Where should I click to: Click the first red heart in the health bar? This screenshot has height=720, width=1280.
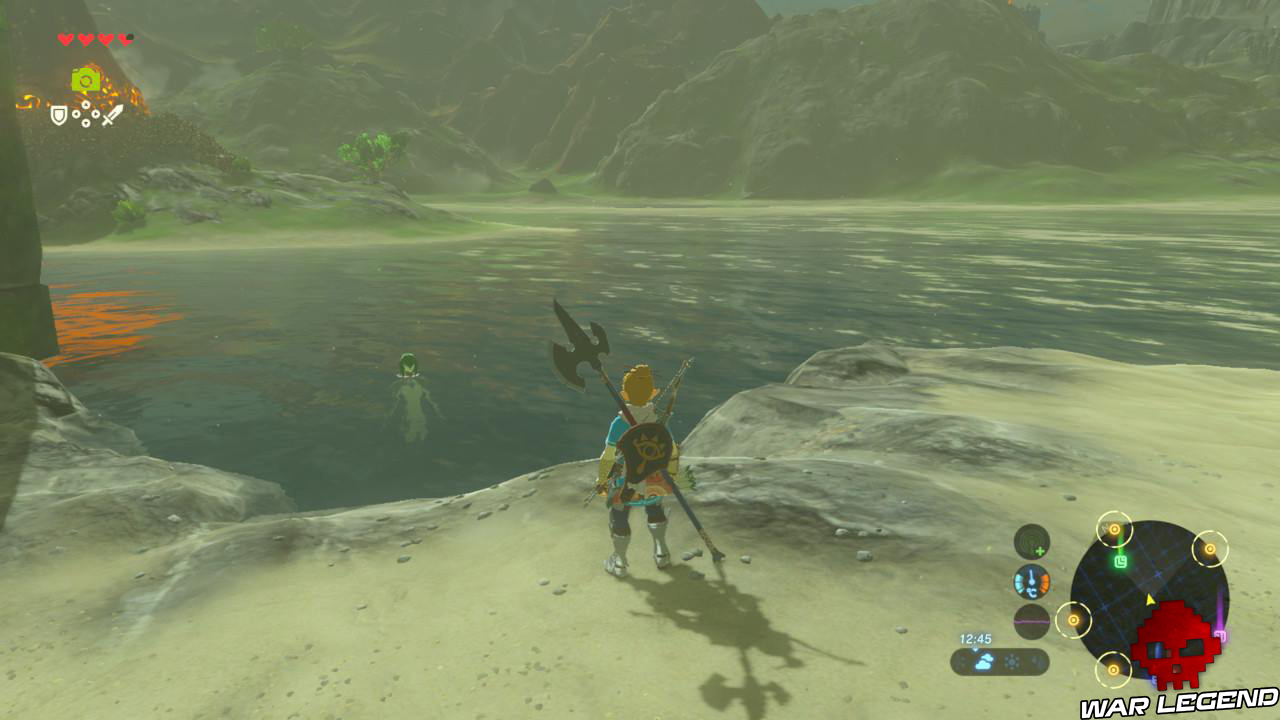[65, 39]
